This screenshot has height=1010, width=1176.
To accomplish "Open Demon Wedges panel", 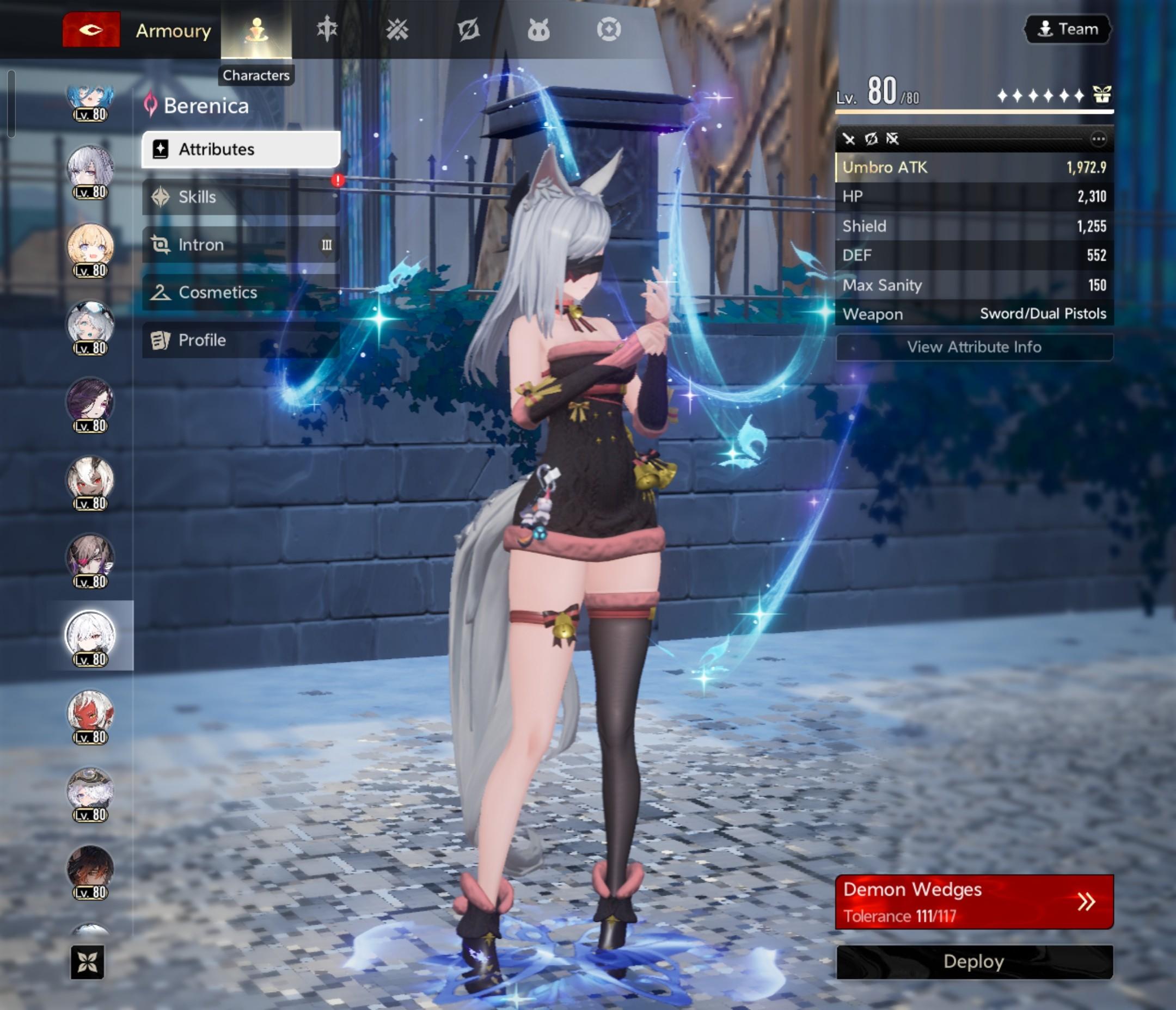I will point(974,902).
